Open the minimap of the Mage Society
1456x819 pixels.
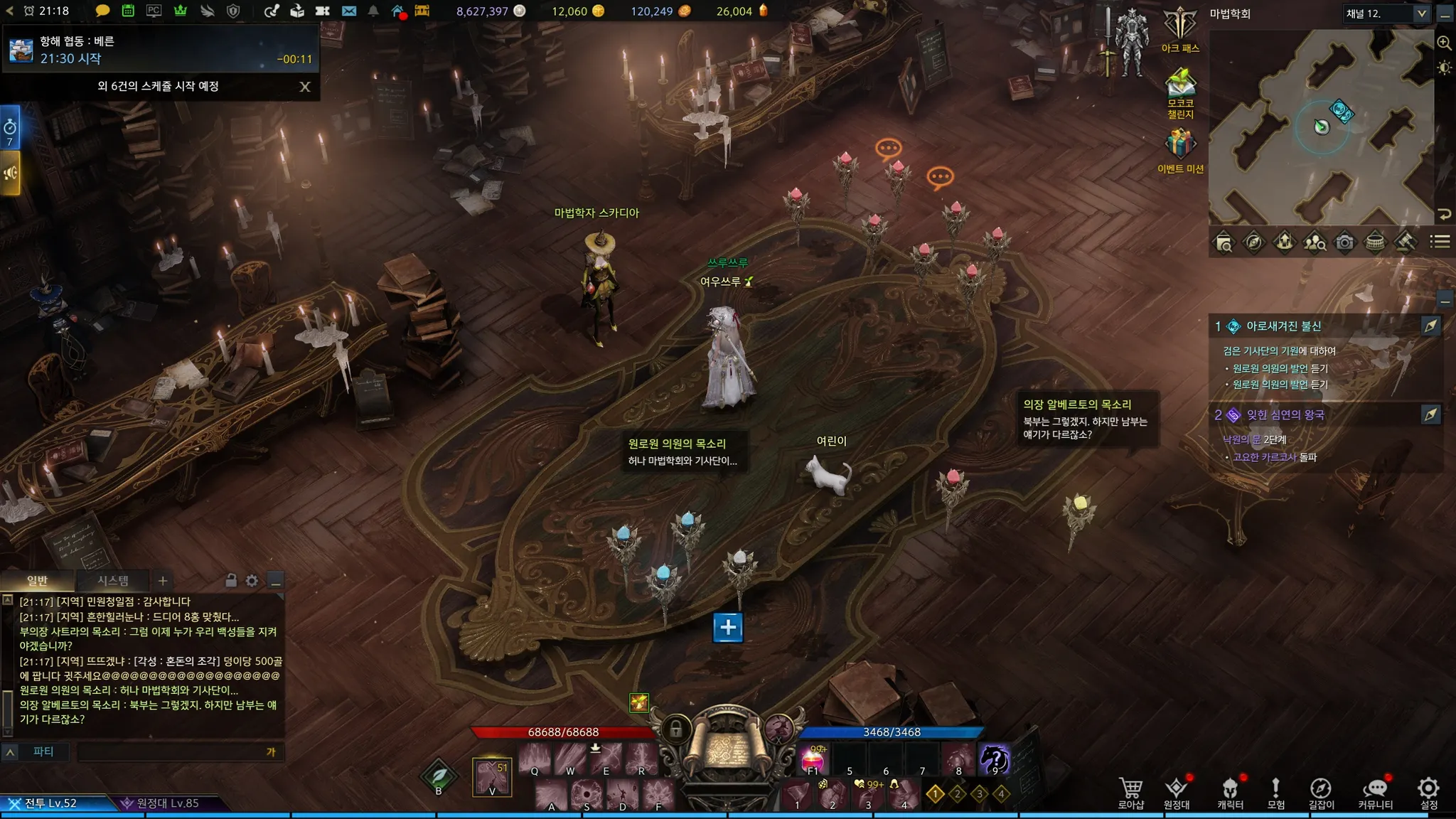click(x=1321, y=127)
